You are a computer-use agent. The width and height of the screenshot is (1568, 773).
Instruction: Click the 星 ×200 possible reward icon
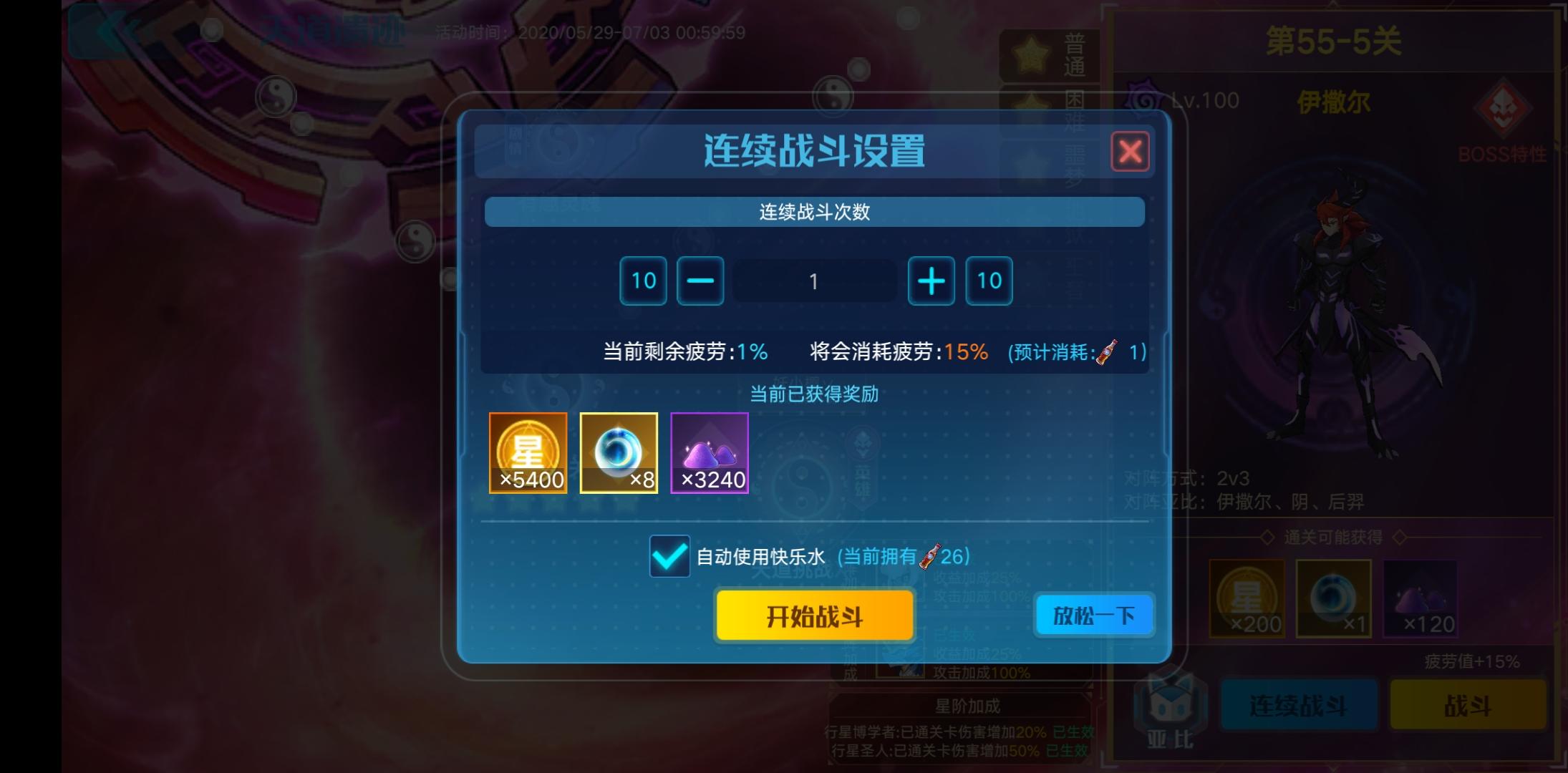pyautogui.click(x=1248, y=598)
